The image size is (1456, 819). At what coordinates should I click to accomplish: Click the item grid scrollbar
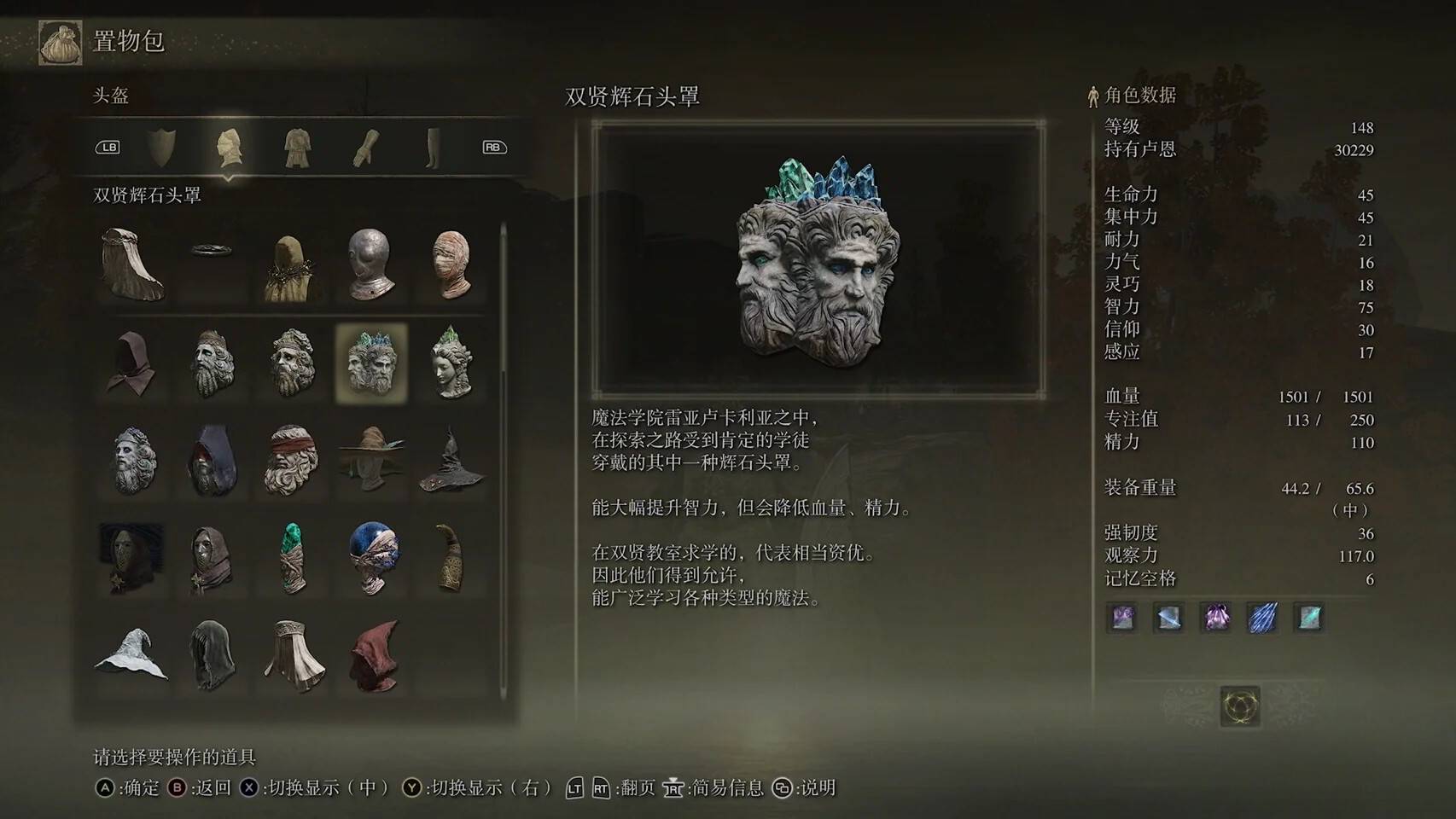[x=502, y=461]
